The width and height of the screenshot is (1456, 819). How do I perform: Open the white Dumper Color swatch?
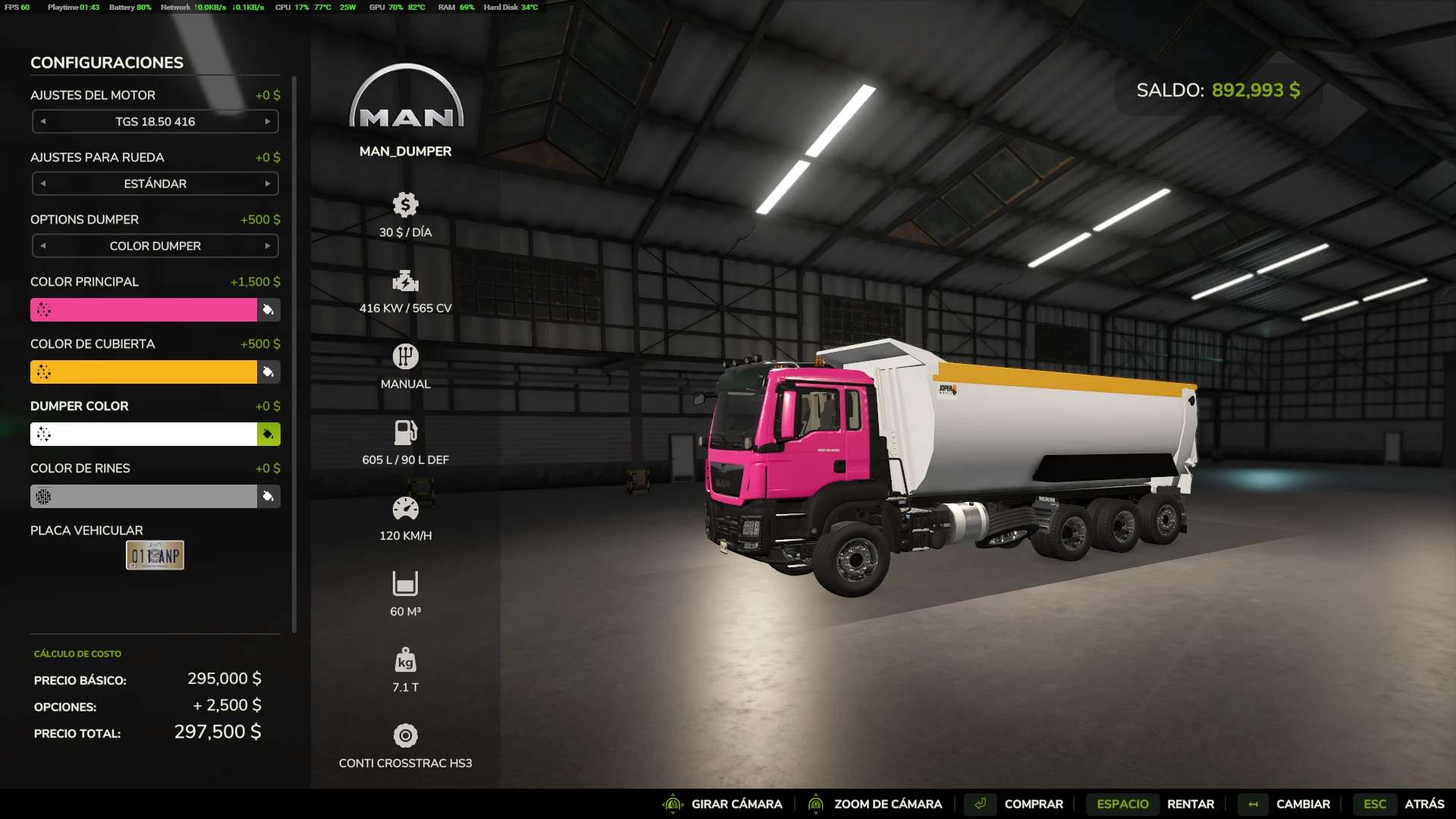click(144, 434)
